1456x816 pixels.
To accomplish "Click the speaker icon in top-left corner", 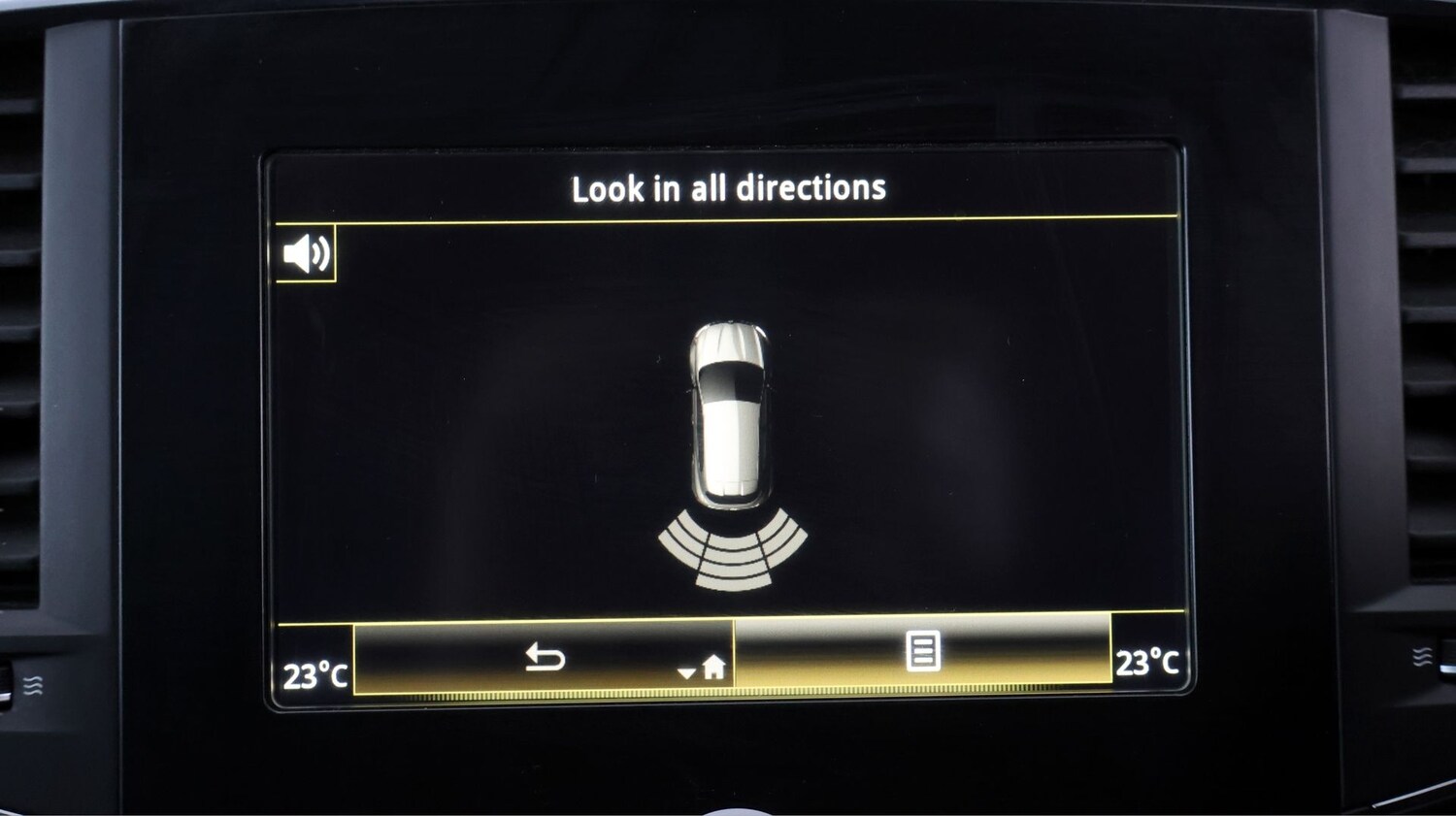I will tap(306, 254).
